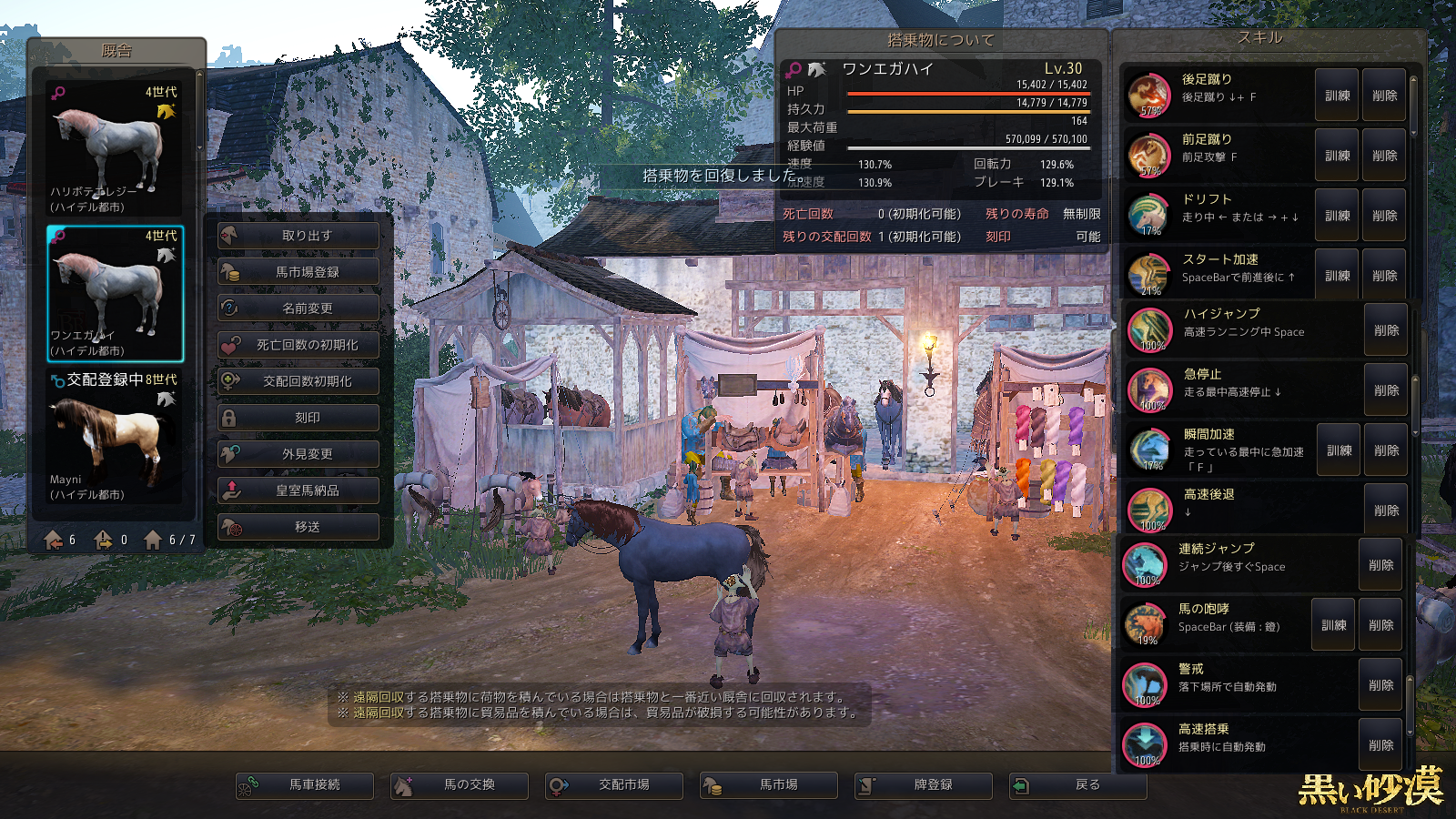The height and width of the screenshot is (819, 1456).
Task: Click 訓練 for the 馬の咆哮 skill
Action: click(1333, 625)
